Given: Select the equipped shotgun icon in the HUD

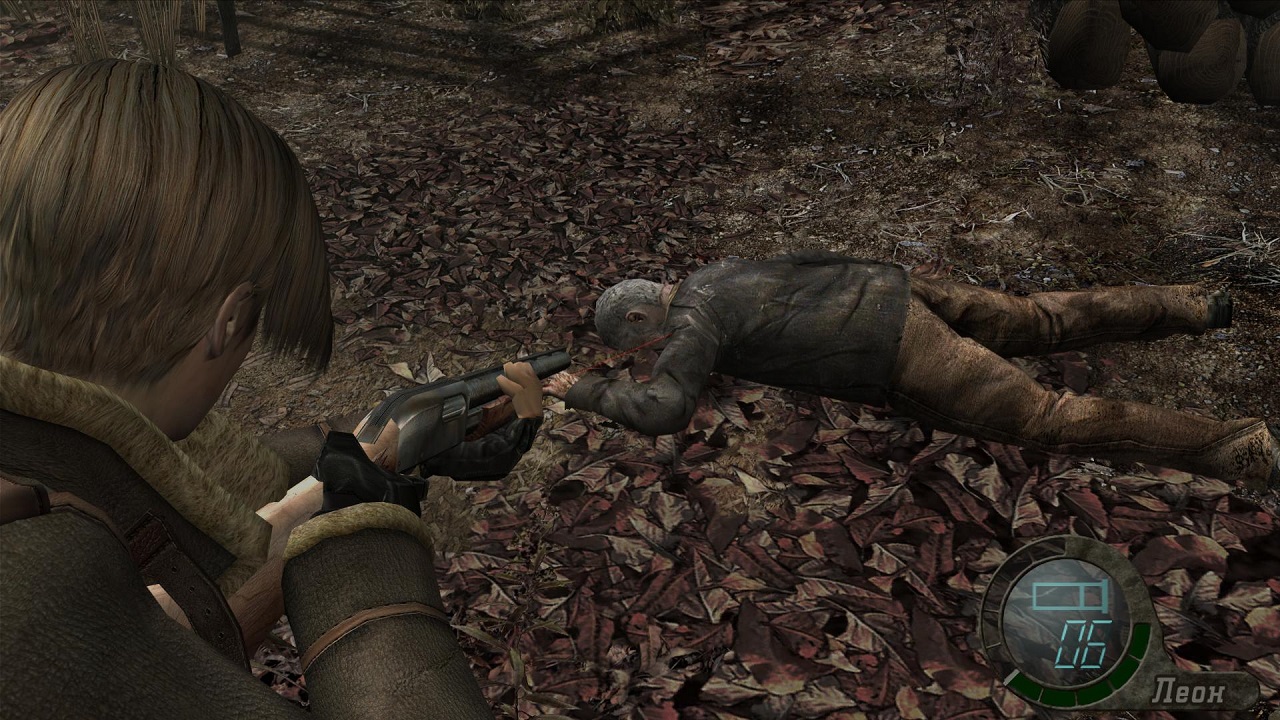Looking at the screenshot, I should click(x=1068, y=599).
